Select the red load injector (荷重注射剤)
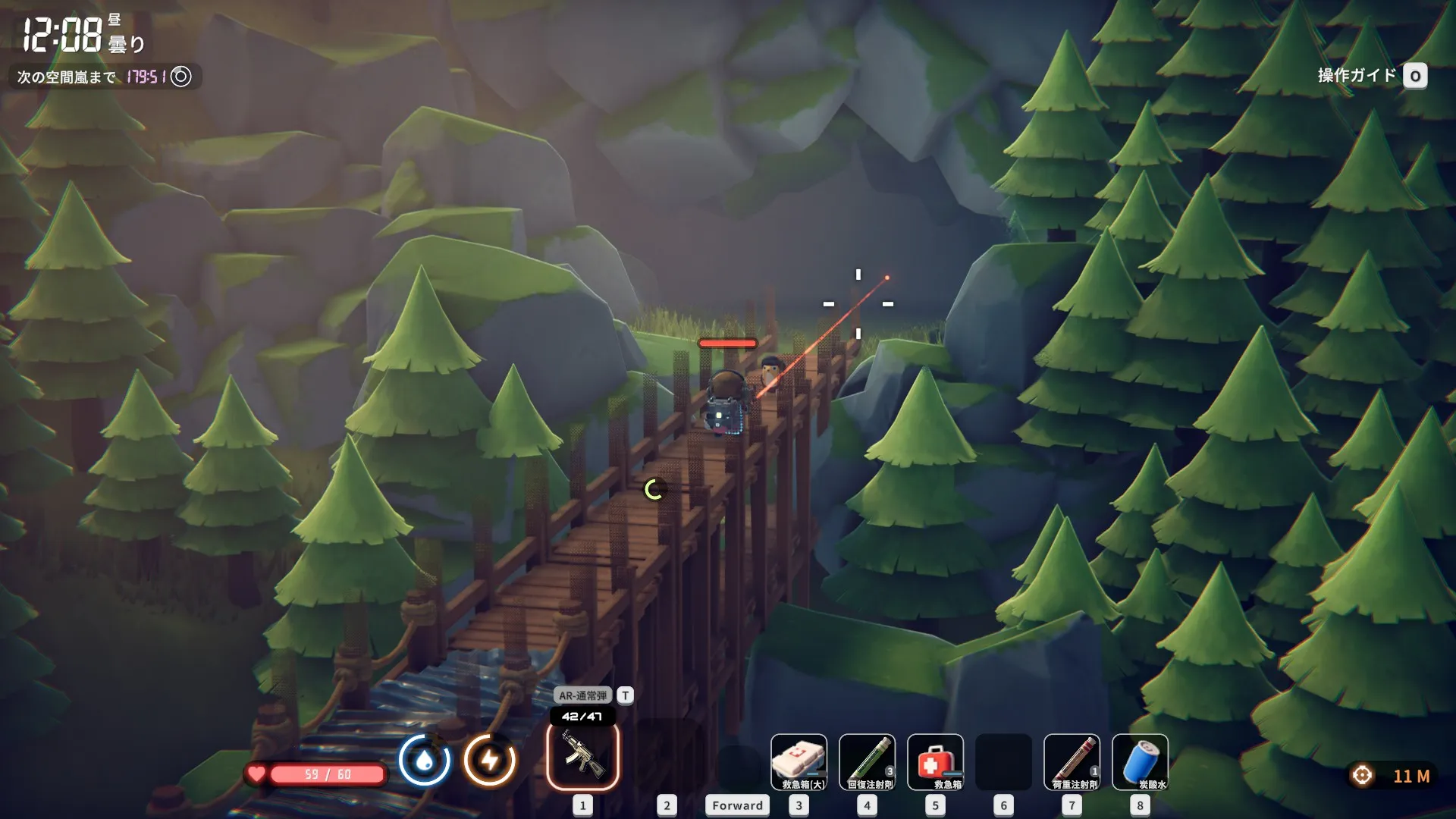1456x819 pixels. 1072,761
